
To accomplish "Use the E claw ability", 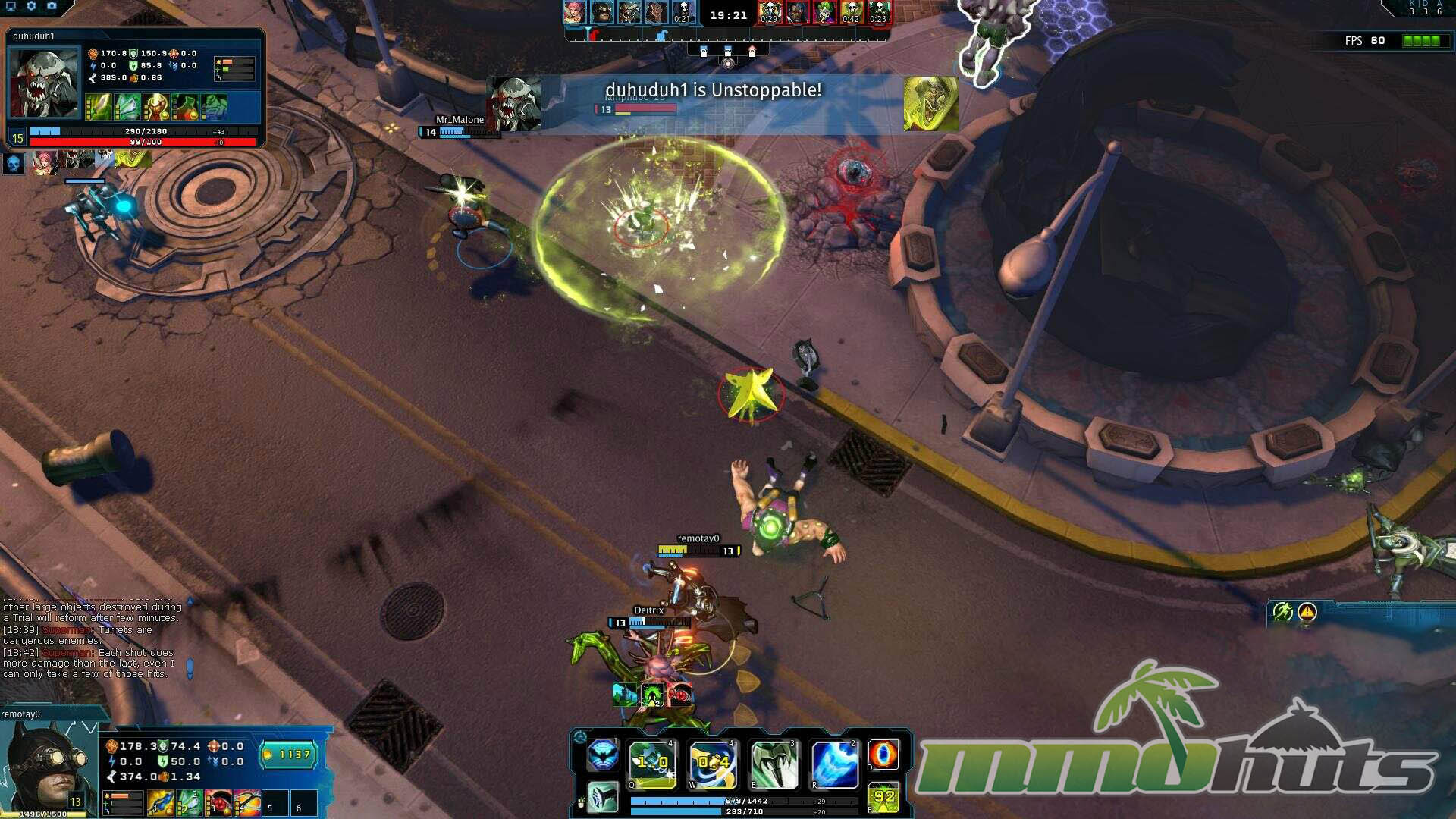I will [x=773, y=764].
